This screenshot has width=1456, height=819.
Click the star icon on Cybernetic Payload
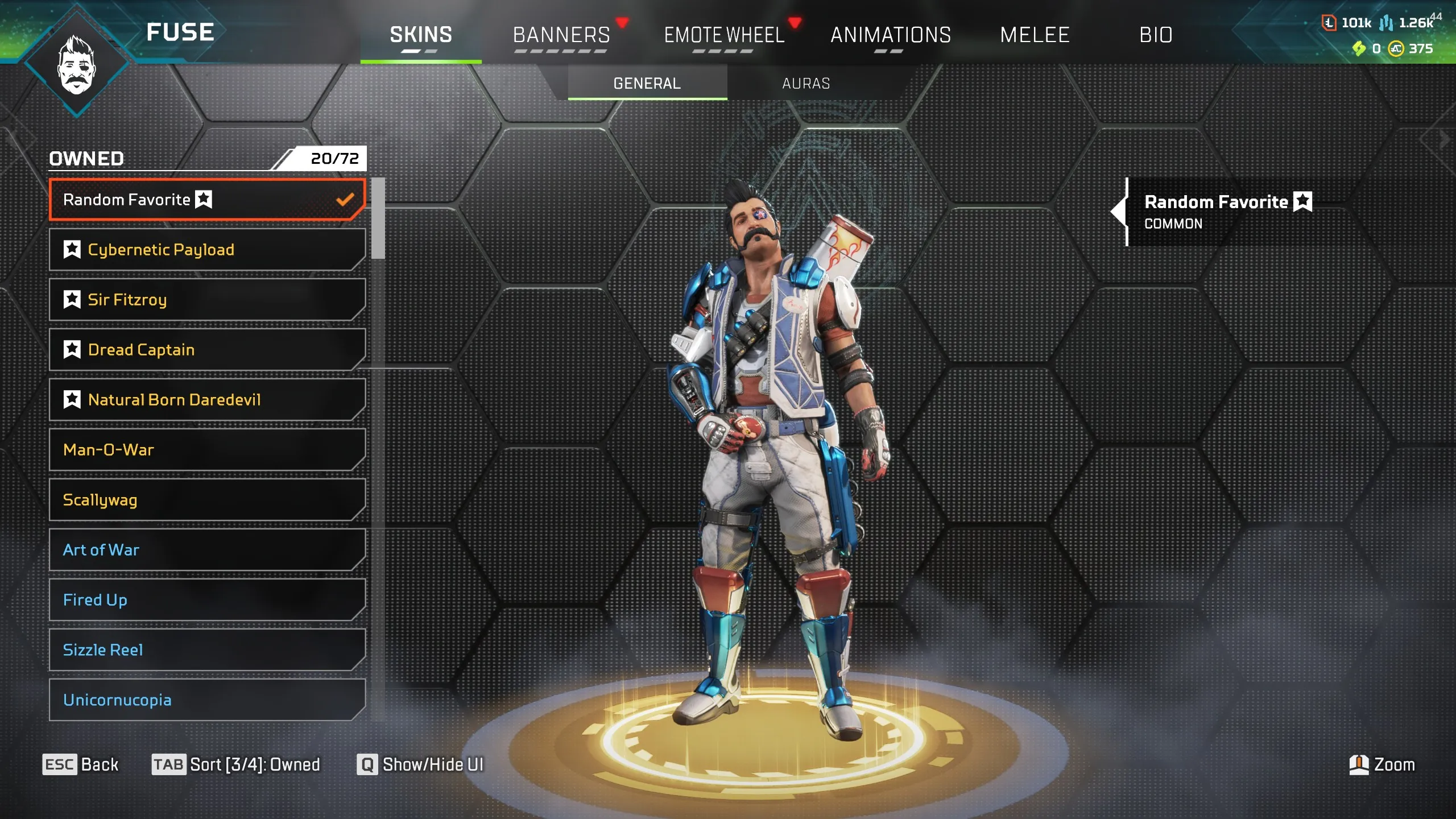72,249
